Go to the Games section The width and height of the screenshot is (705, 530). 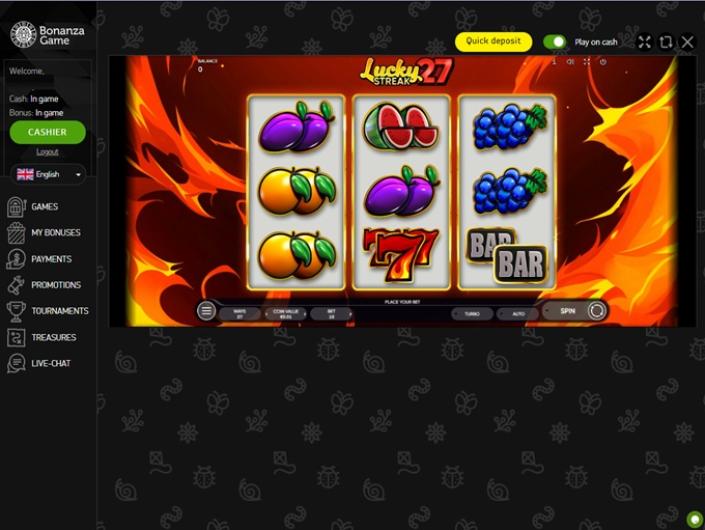click(44, 207)
